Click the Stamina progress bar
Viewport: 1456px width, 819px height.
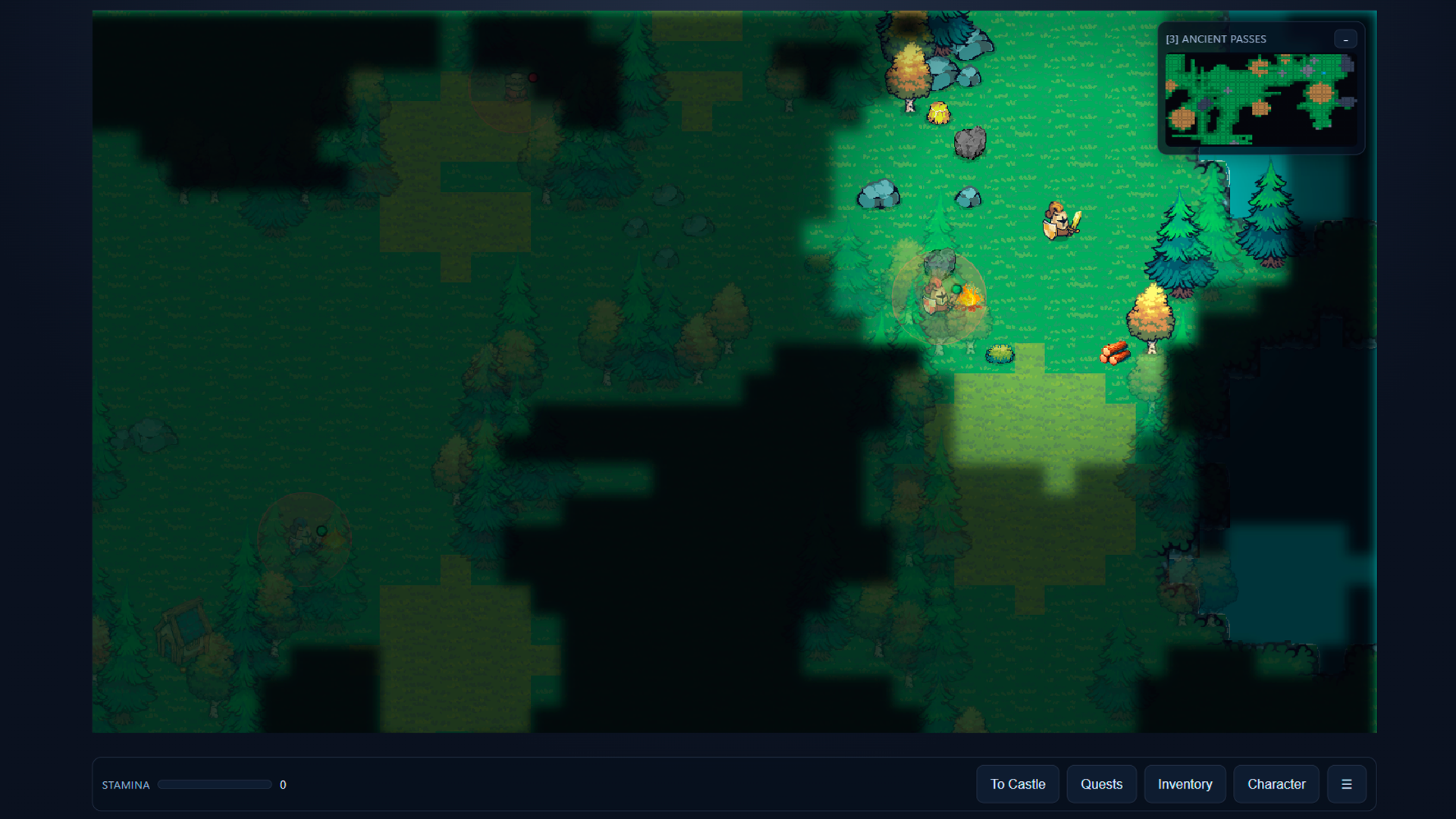click(215, 784)
